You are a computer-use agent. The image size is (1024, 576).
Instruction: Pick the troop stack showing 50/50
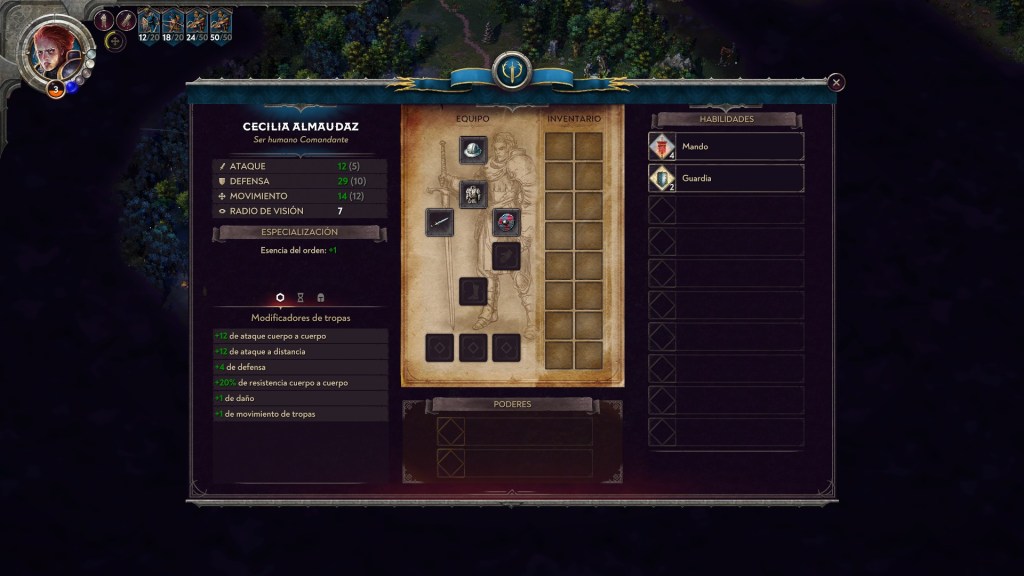[221, 24]
